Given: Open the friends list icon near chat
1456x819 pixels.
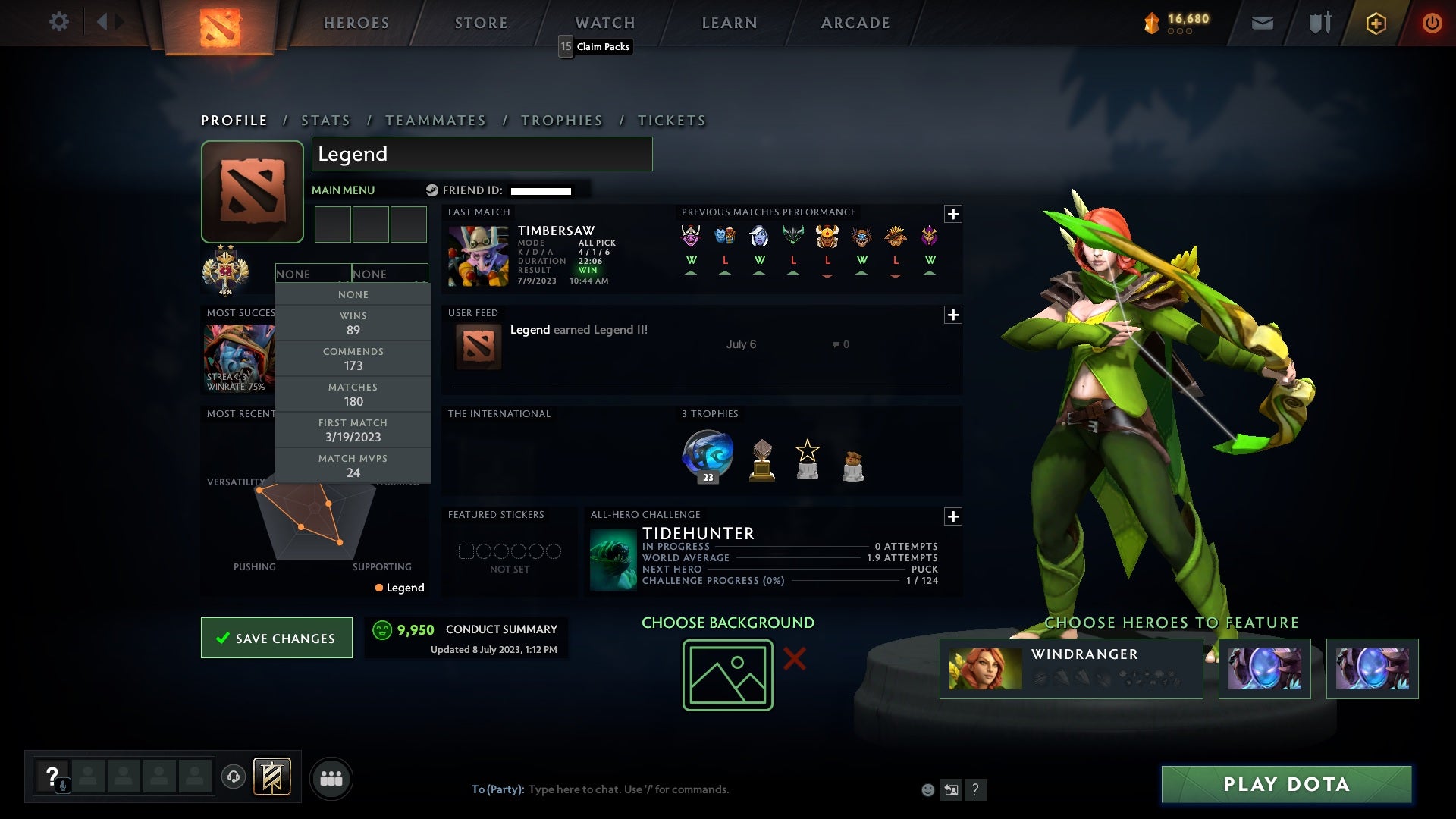Looking at the screenshot, I should (x=331, y=778).
